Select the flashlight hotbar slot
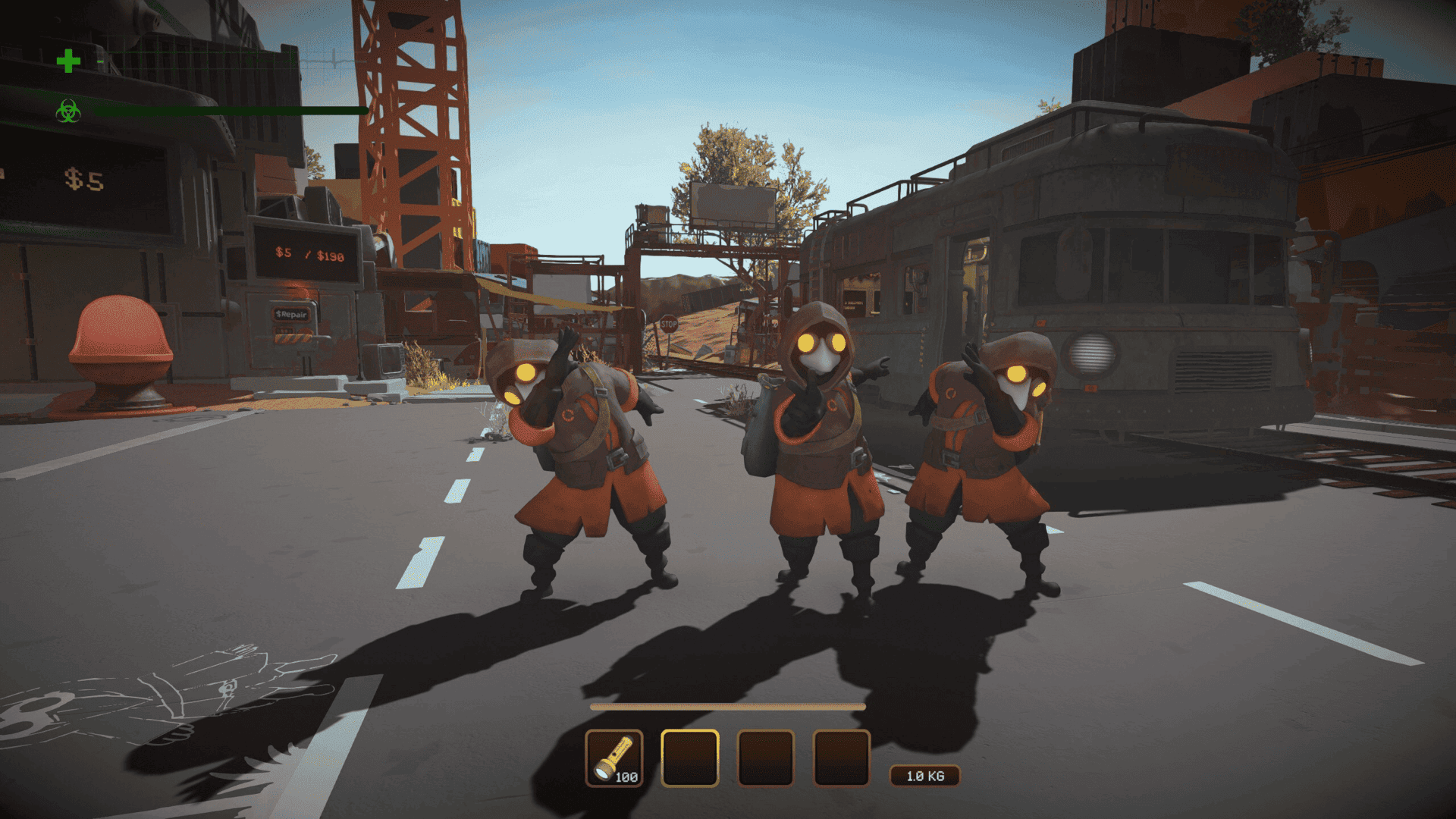Viewport: 1456px width, 819px height. click(614, 758)
